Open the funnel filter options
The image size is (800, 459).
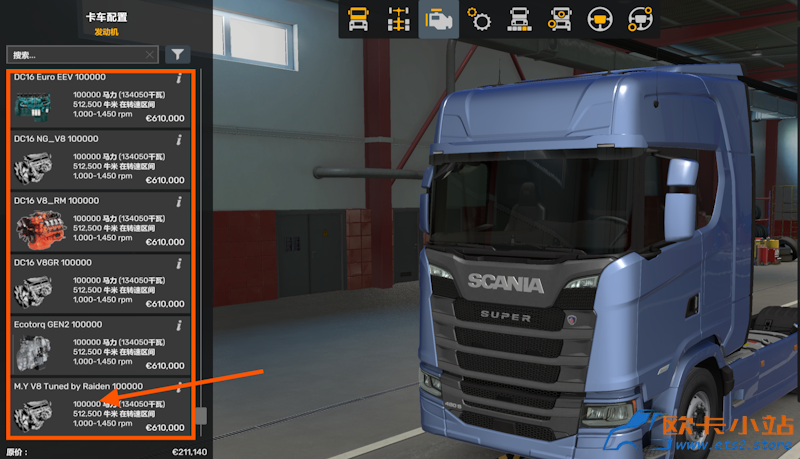[x=177, y=55]
